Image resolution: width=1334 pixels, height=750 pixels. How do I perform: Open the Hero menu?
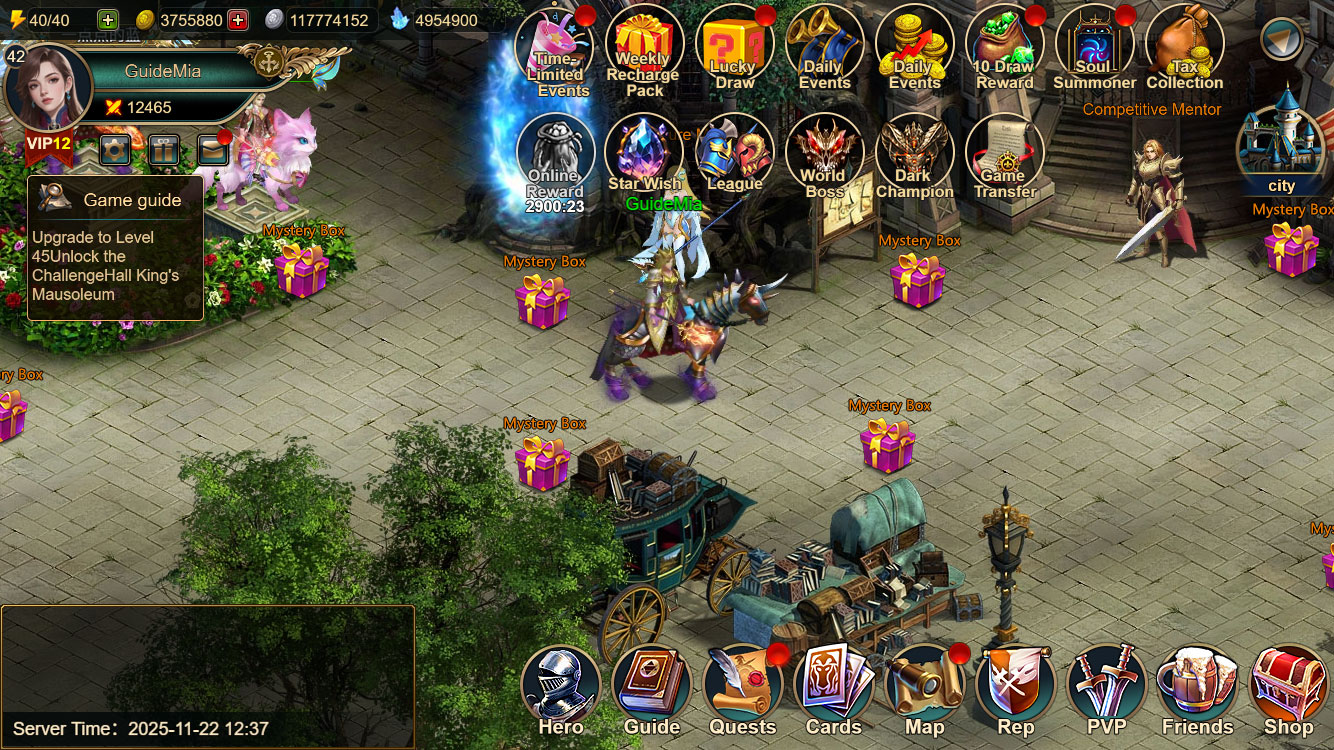click(x=560, y=687)
